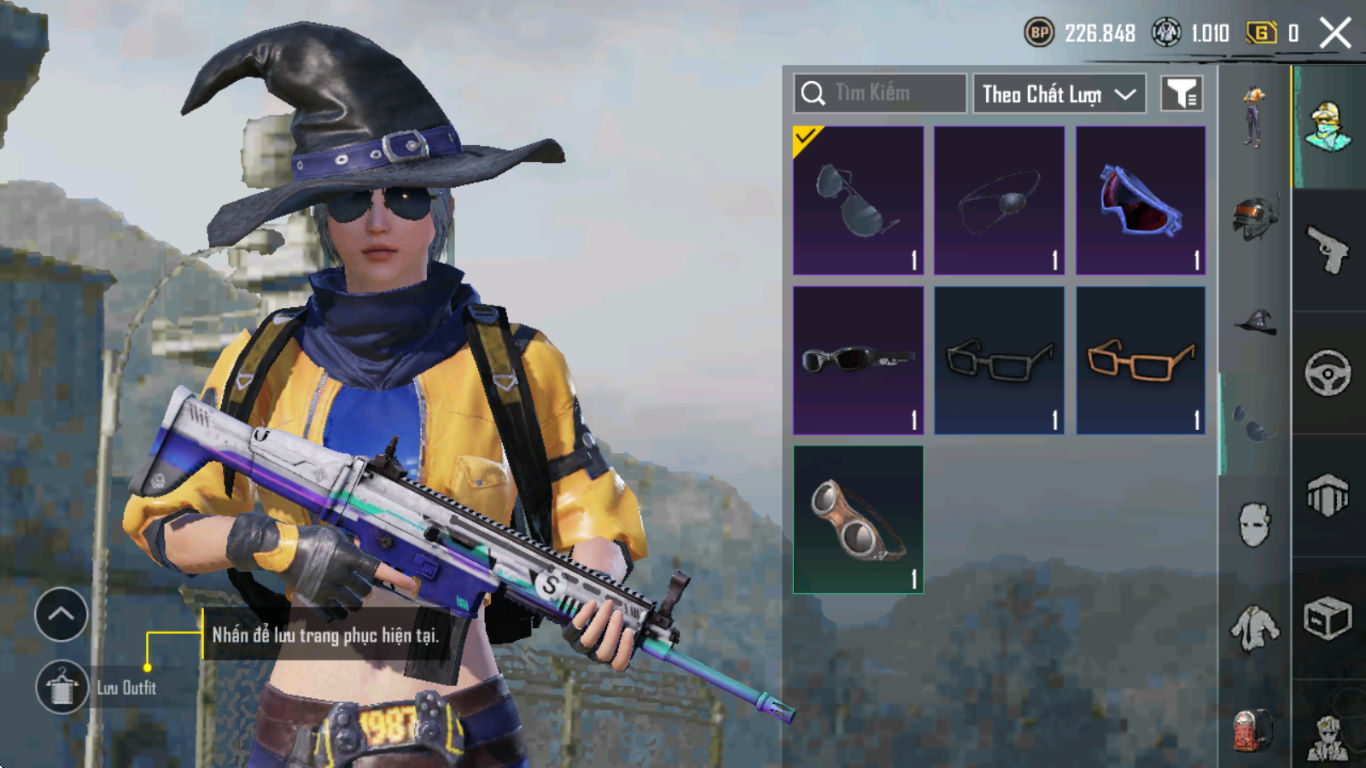Pick the orange square-frame glasses

pos(1141,360)
